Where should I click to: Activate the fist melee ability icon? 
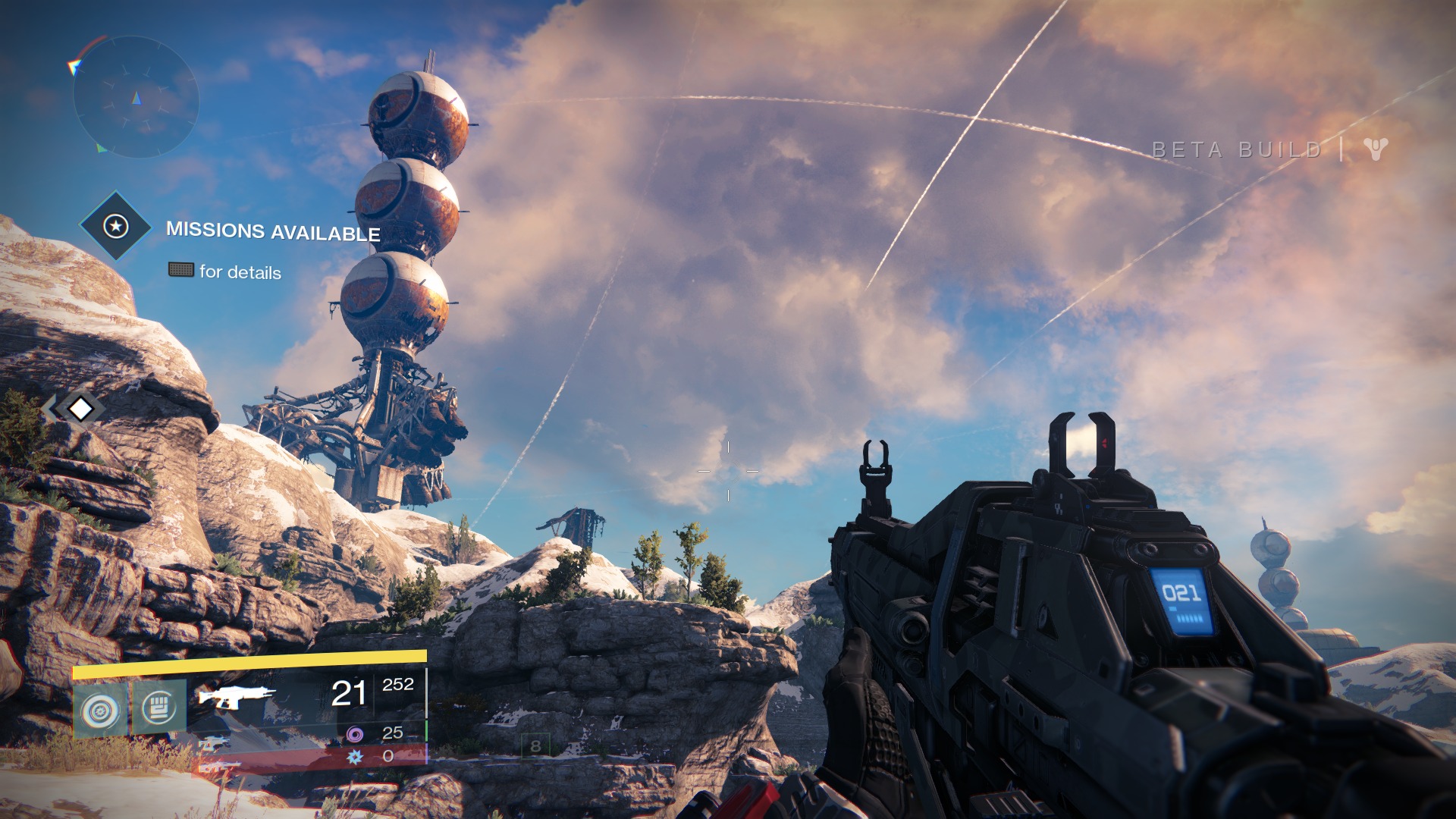tap(158, 708)
